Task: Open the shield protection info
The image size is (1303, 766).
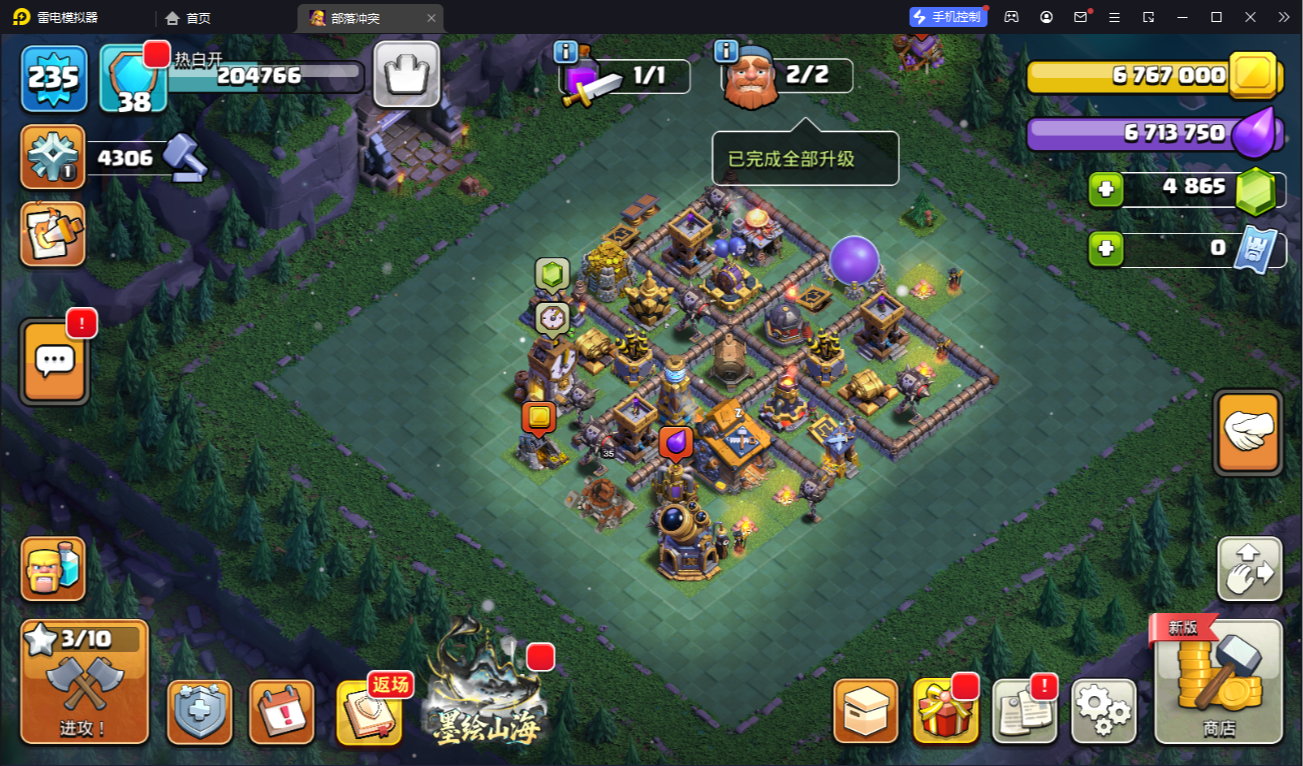Action: 199,712
